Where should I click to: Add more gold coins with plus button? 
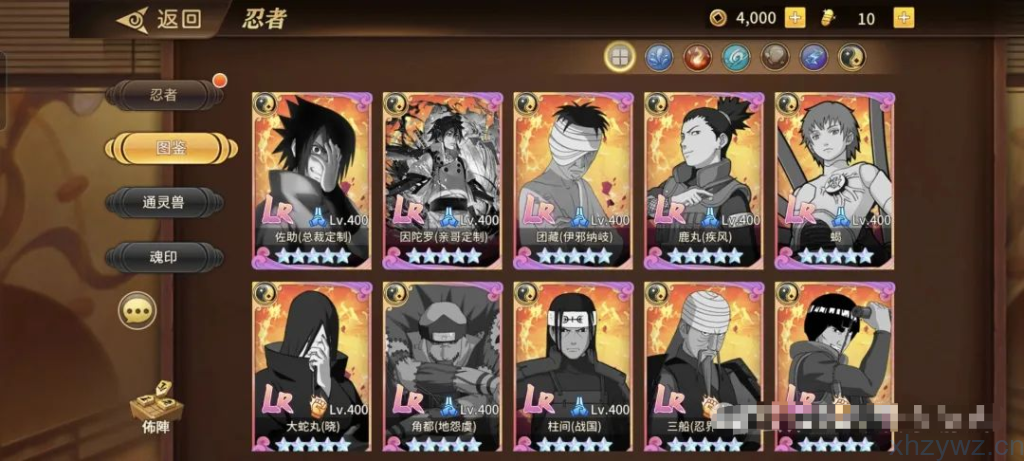[795, 18]
